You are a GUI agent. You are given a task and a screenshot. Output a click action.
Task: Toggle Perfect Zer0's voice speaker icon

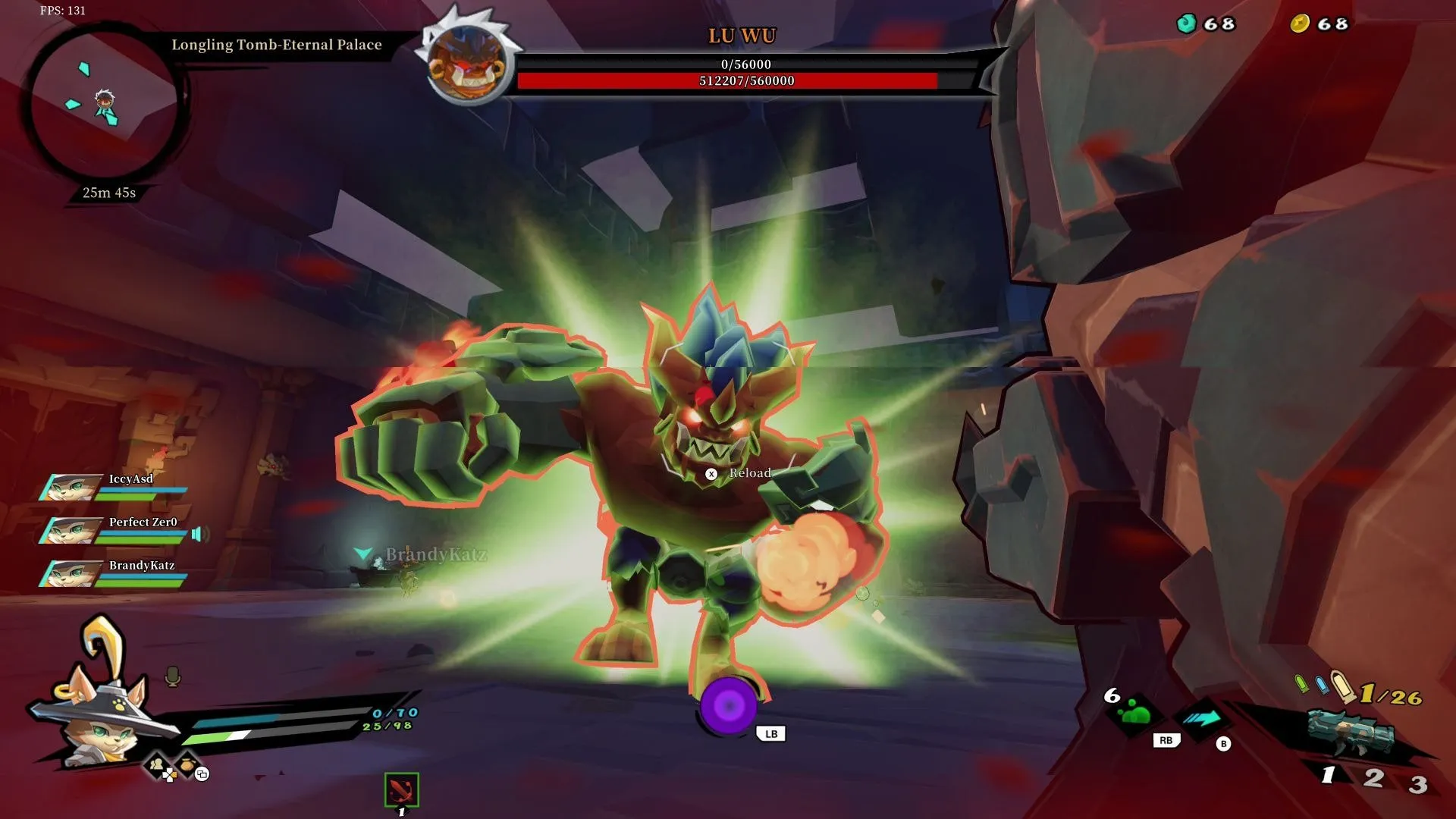pos(199,535)
